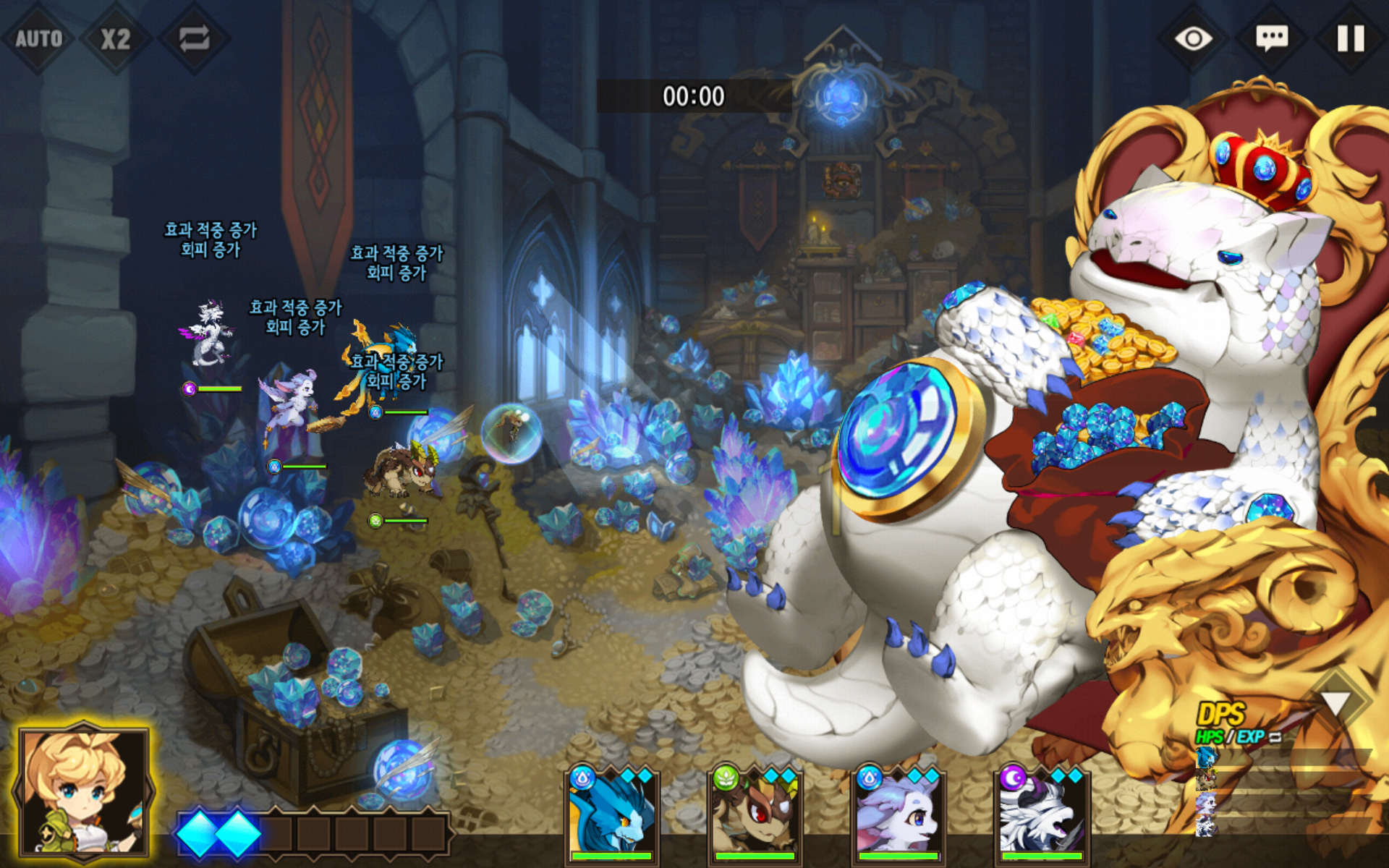Switch the DPS meter to HPS / EXP
Image resolution: width=1389 pixels, height=868 pixels.
tap(1238, 737)
